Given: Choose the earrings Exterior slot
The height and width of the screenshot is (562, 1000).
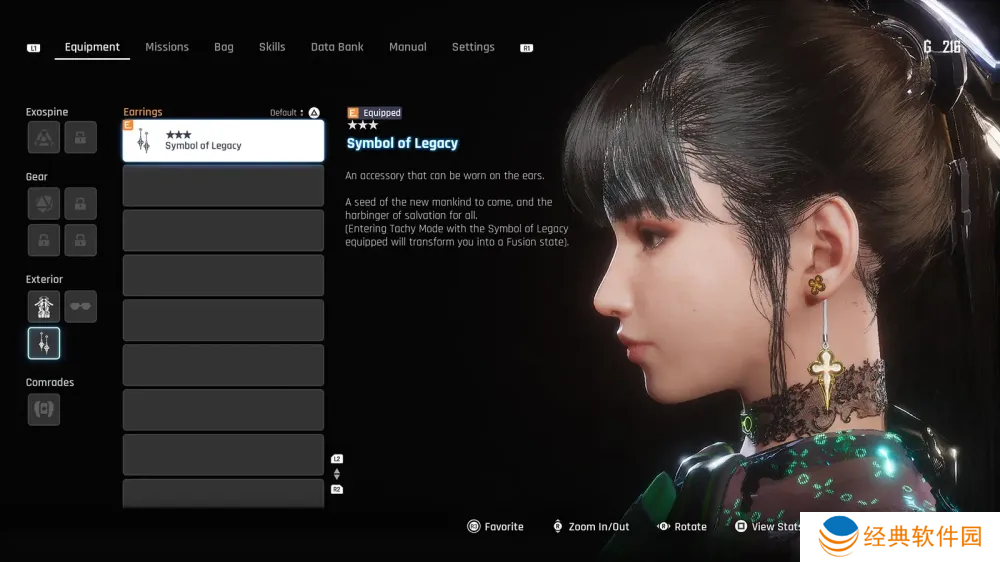Looking at the screenshot, I should [x=44, y=343].
